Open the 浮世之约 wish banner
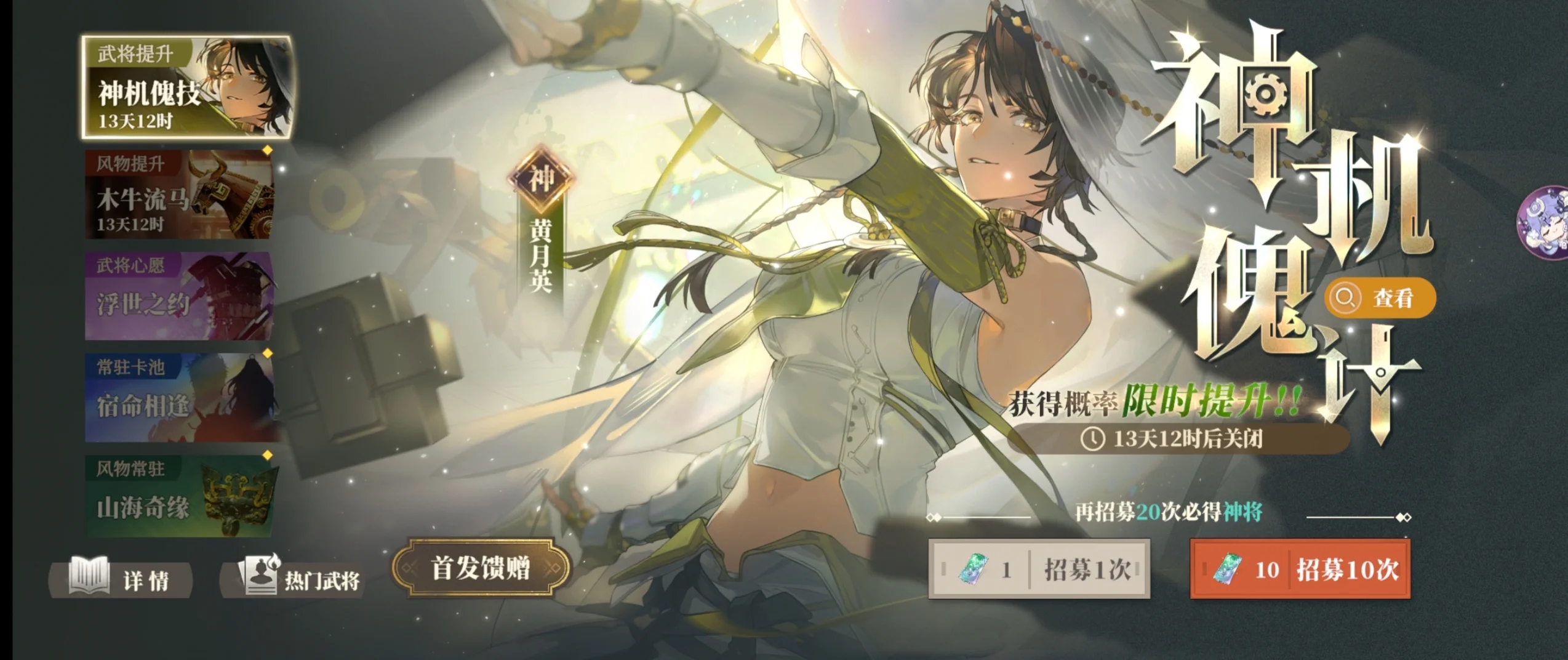 178,296
